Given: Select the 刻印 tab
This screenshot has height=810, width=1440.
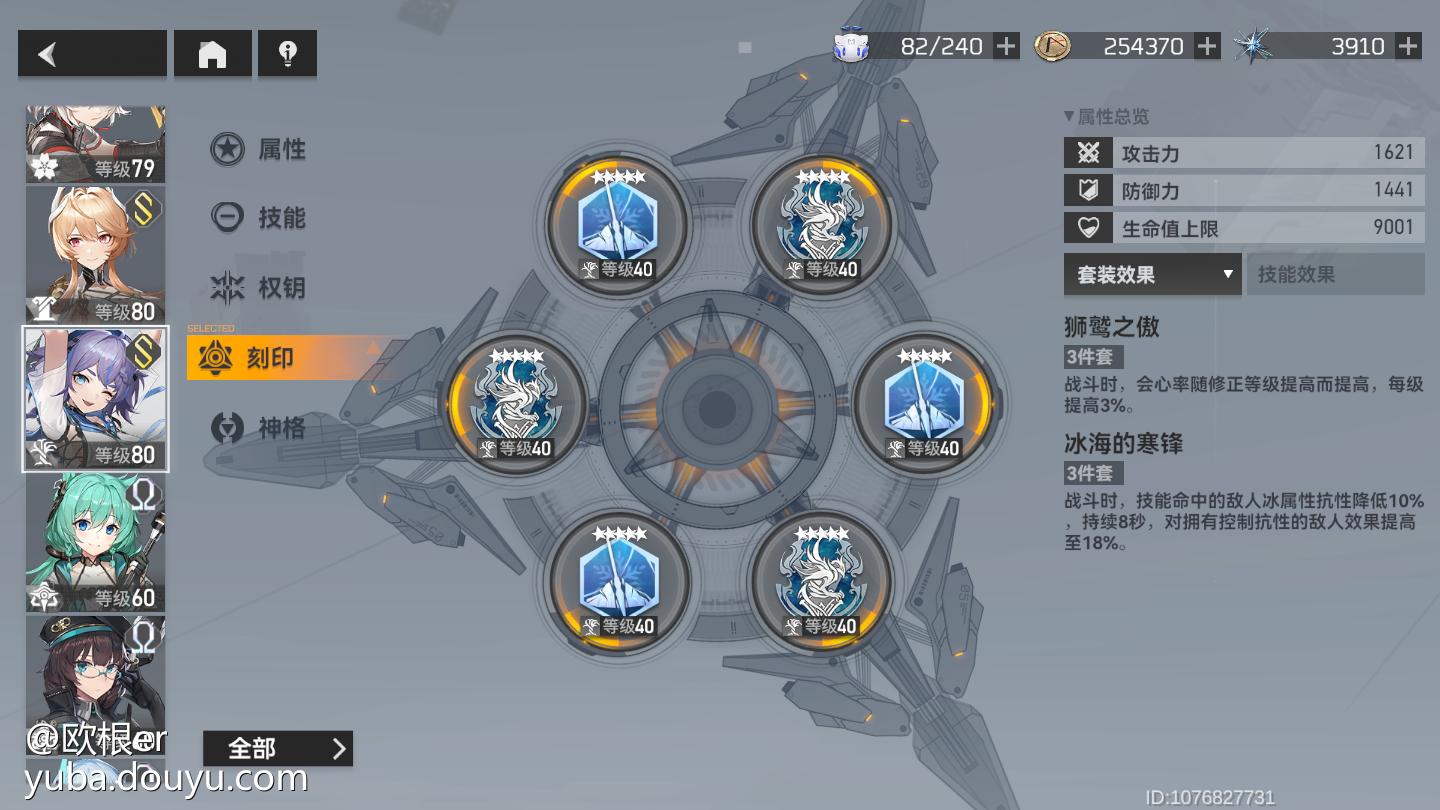Looking at the screenshot, I should [x=259, y=358].
